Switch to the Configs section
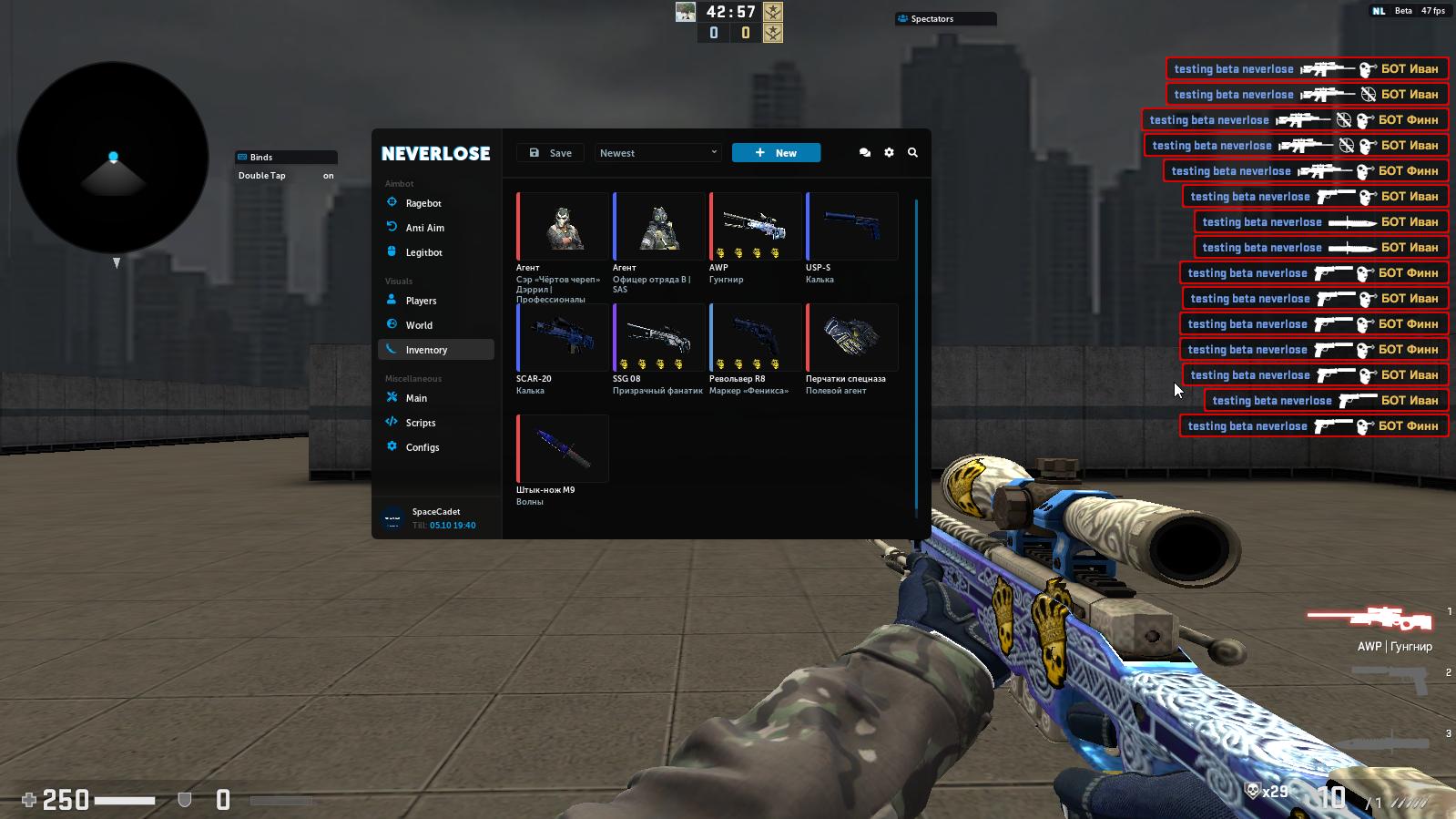The width and height of the screenshot is (1456, 819). click(x=423, y=446)
